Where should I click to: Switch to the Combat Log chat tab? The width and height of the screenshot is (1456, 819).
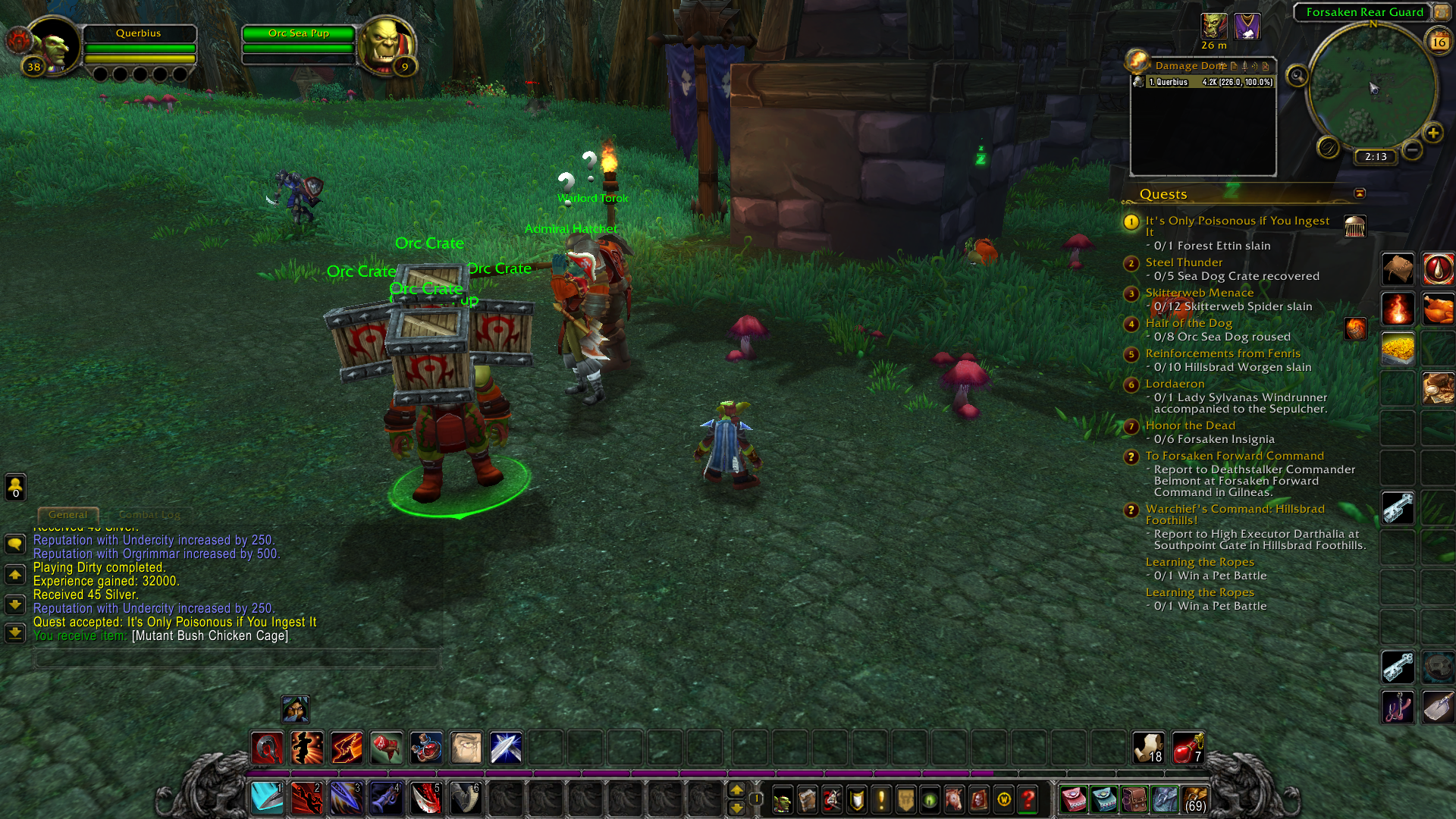point(149,515)
